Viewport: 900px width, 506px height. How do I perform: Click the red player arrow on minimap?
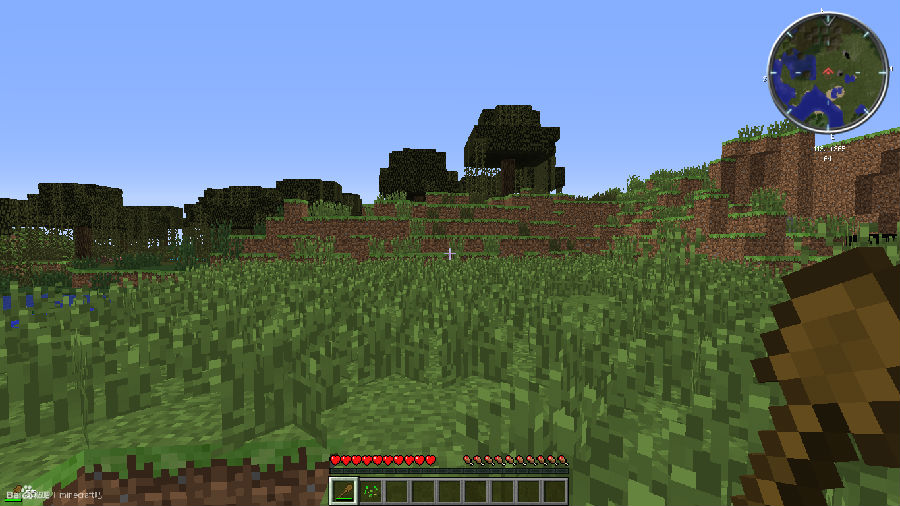point(829,71)
